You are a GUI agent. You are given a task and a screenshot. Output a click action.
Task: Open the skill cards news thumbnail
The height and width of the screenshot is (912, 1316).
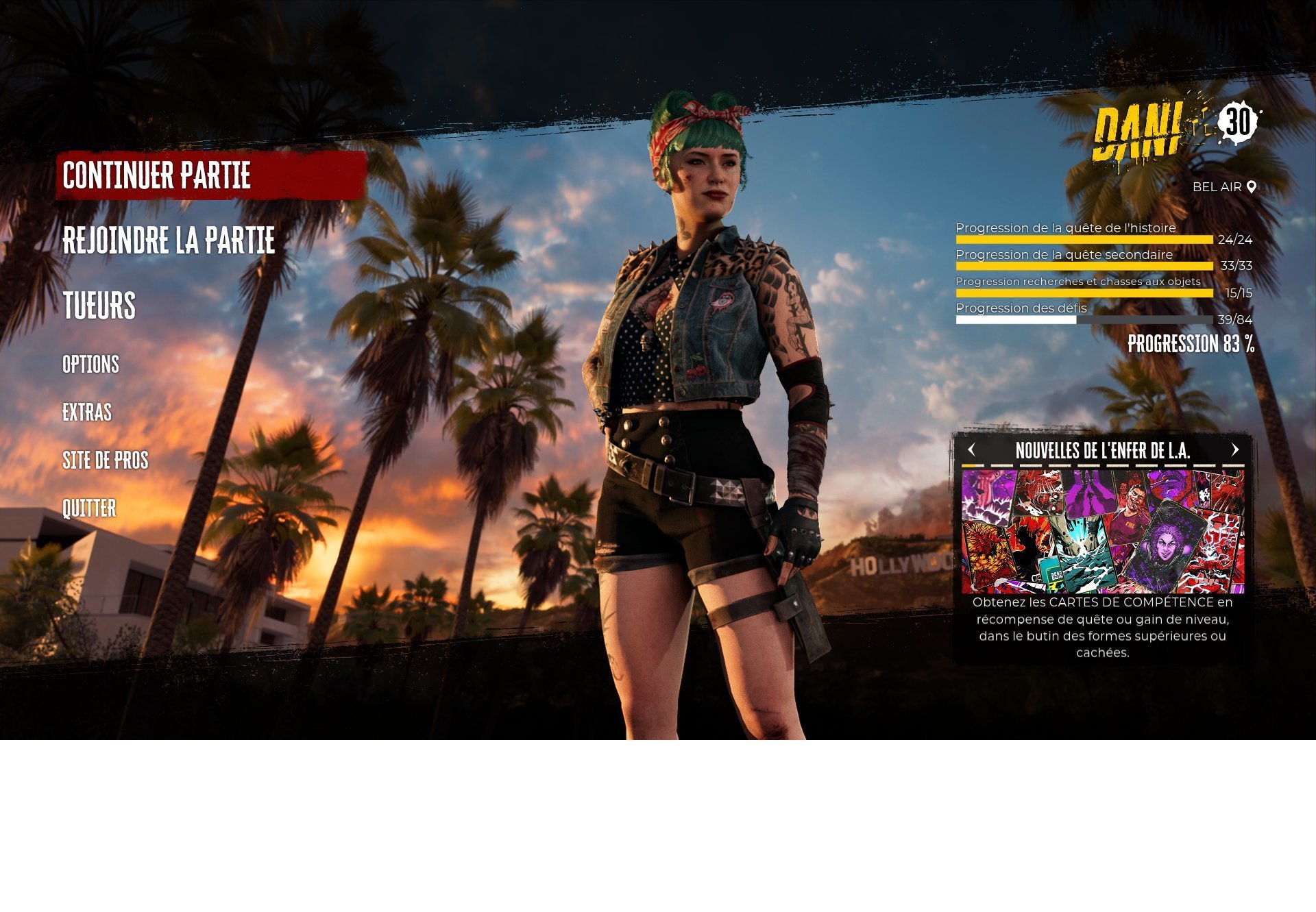(1102, 531)
